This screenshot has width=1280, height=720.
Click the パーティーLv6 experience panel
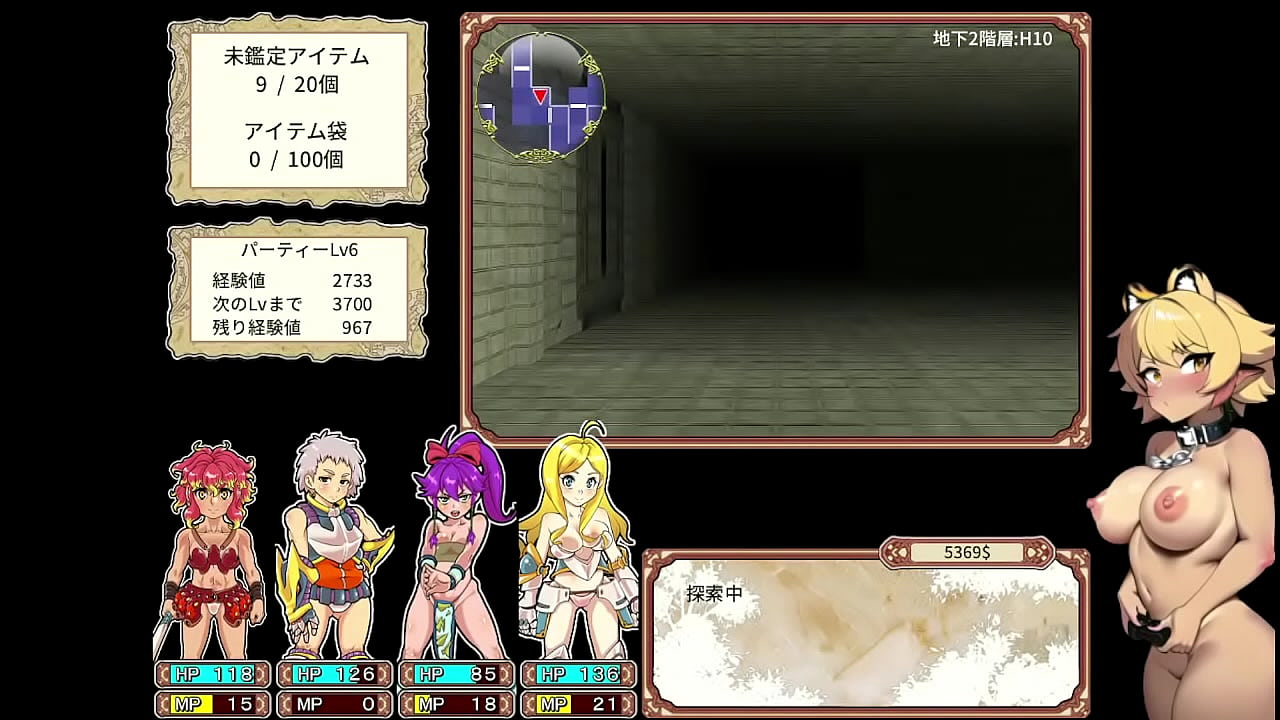[297, 291]
